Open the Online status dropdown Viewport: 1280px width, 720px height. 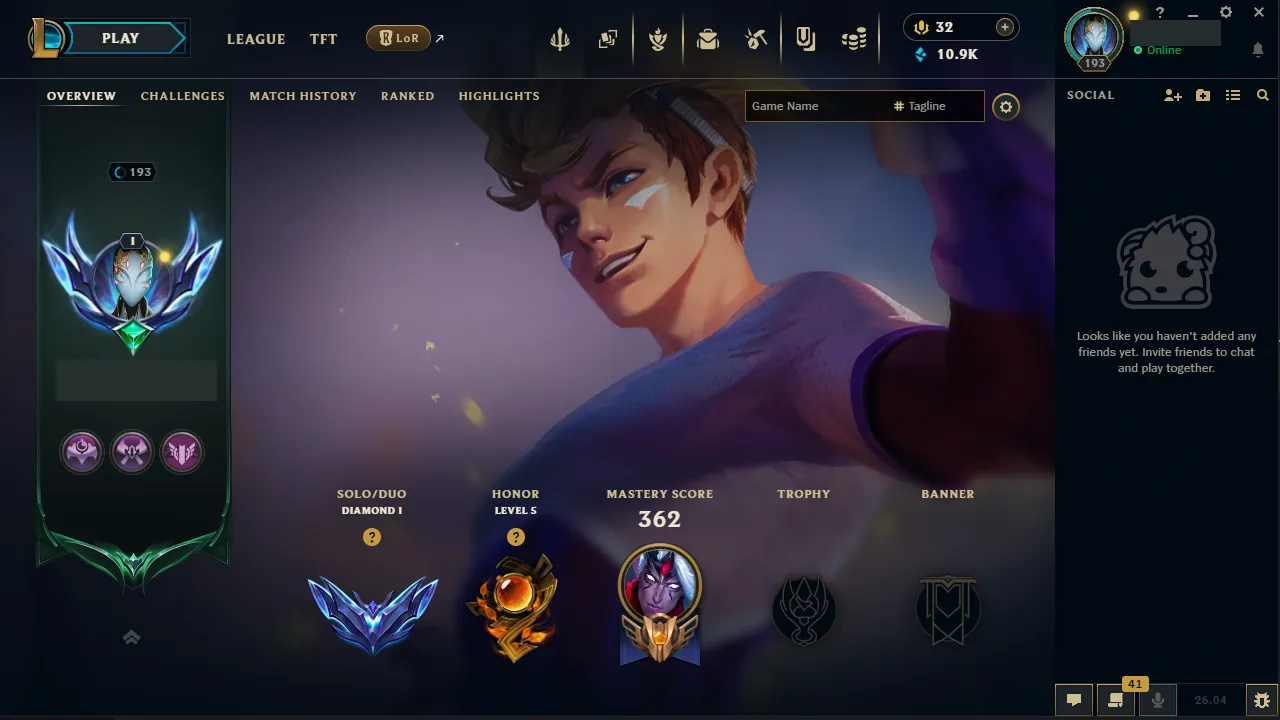1160,49
